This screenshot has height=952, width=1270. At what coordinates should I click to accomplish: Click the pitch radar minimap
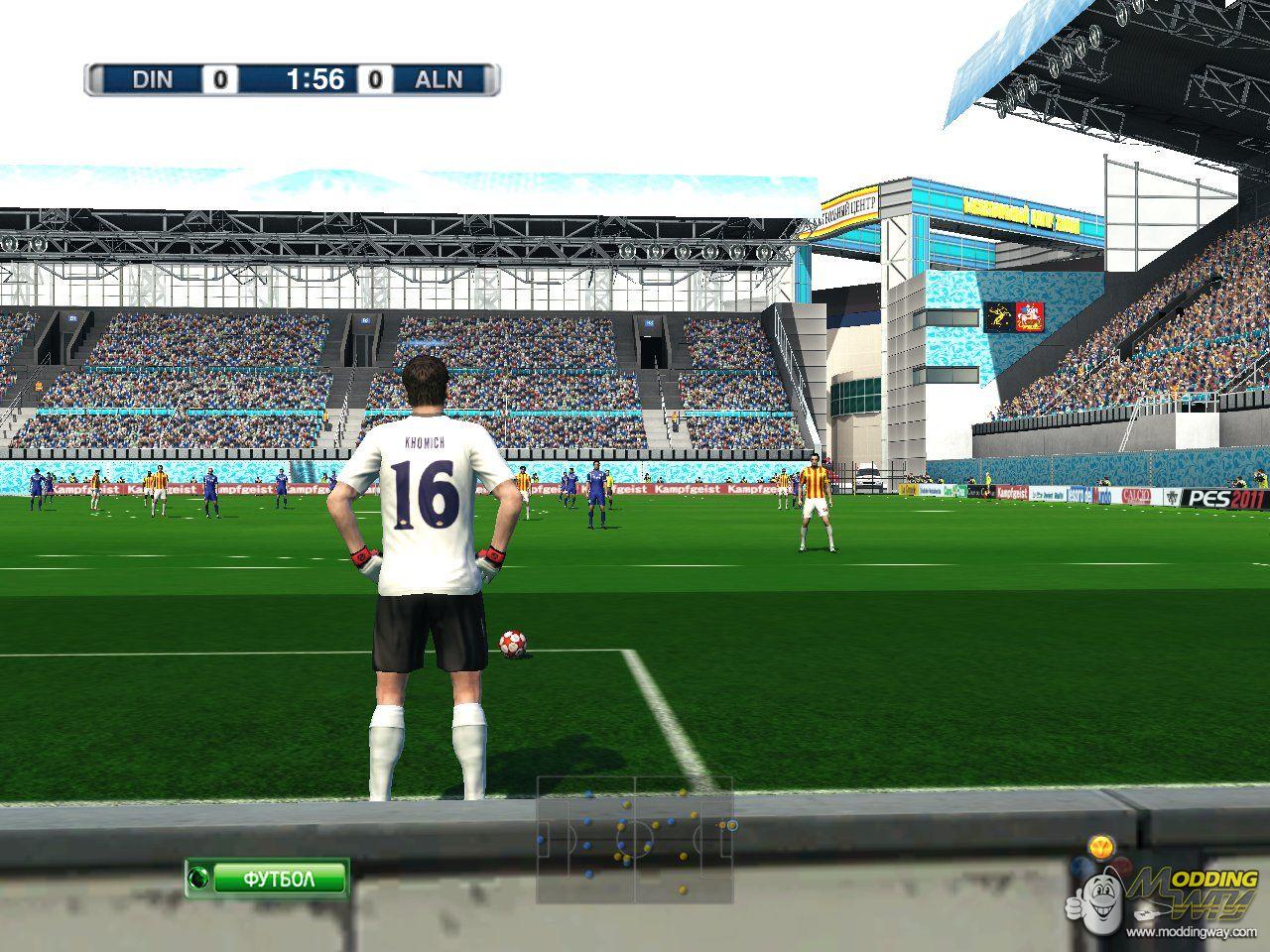coord(635,839)
